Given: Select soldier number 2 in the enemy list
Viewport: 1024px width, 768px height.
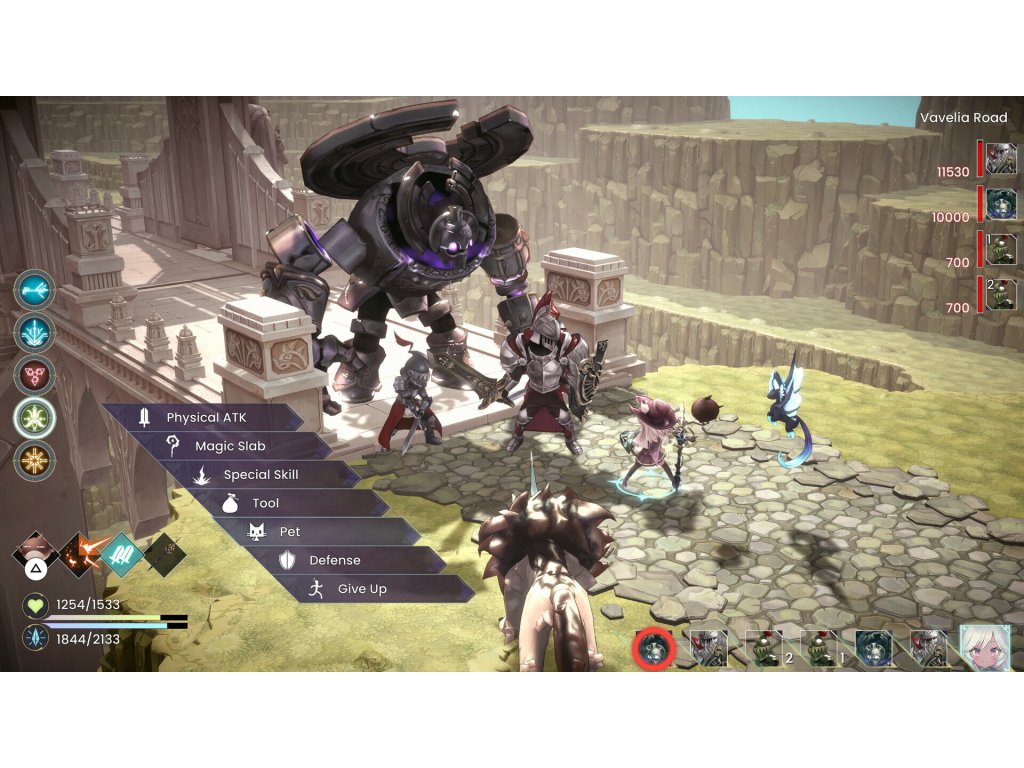Looking at the screenshot, I should coord(1001,294).
